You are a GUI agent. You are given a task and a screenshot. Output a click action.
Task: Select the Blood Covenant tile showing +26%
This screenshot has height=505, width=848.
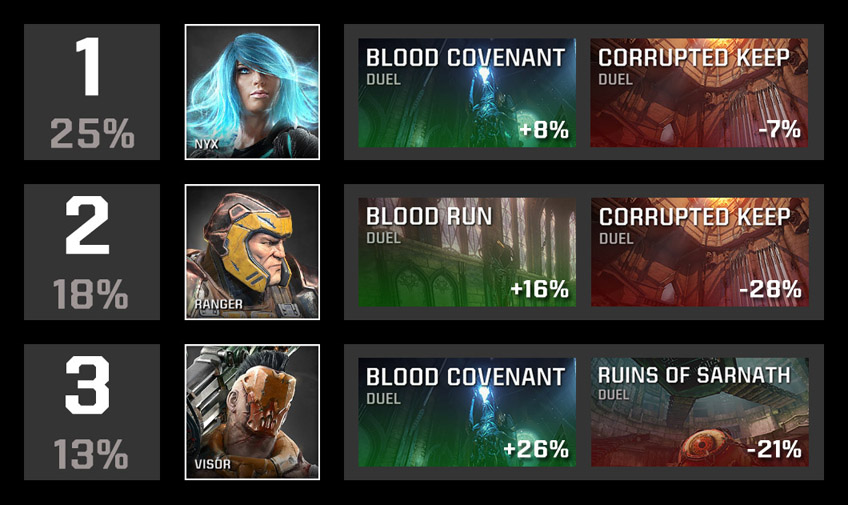point(467,412)
